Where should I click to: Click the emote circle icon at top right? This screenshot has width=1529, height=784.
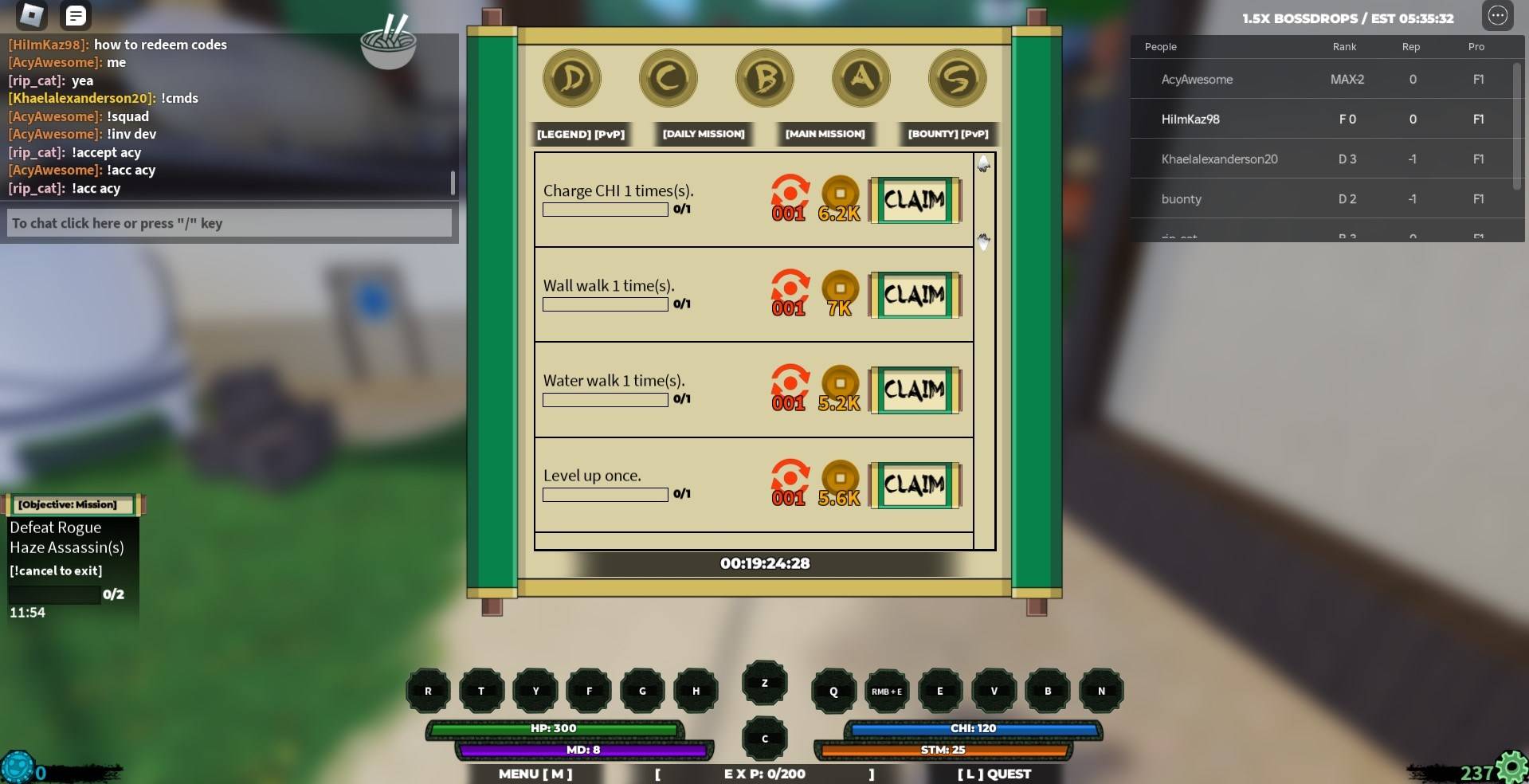pyautogui.click(x=1499, y=15)
